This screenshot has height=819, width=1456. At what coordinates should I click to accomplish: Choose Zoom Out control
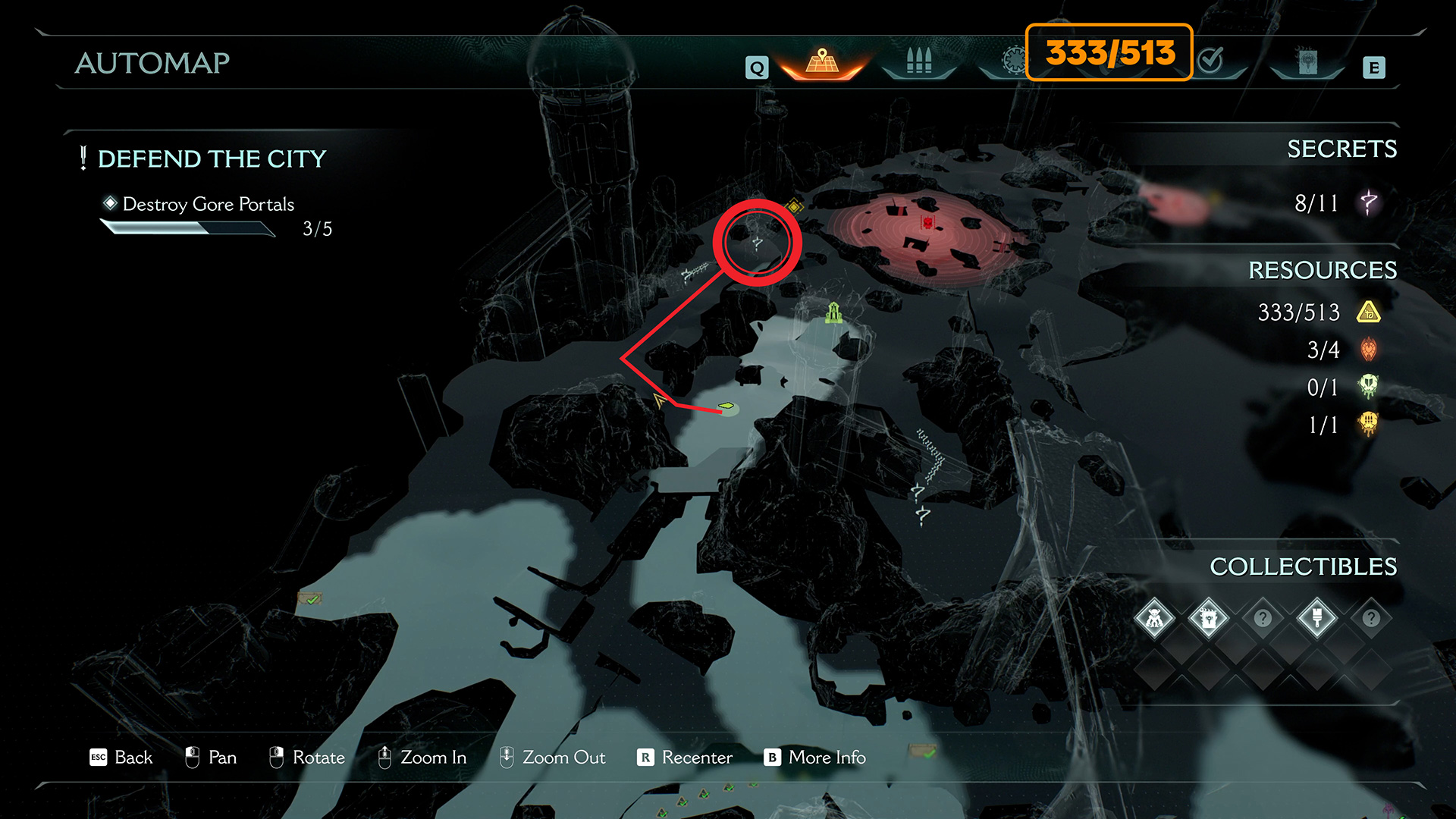(552, 758)
